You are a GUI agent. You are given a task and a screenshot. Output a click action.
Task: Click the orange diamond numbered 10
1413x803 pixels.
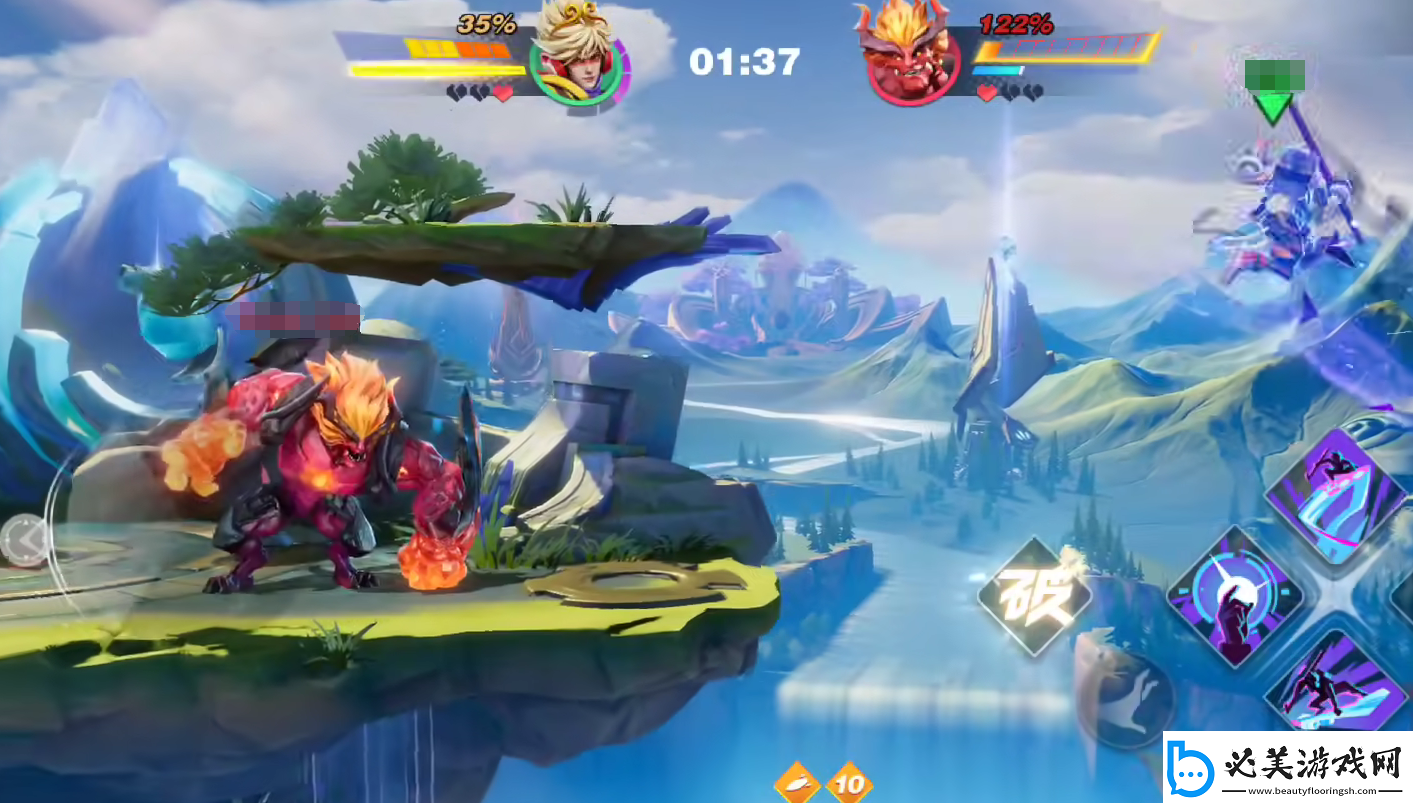[849, 783]
